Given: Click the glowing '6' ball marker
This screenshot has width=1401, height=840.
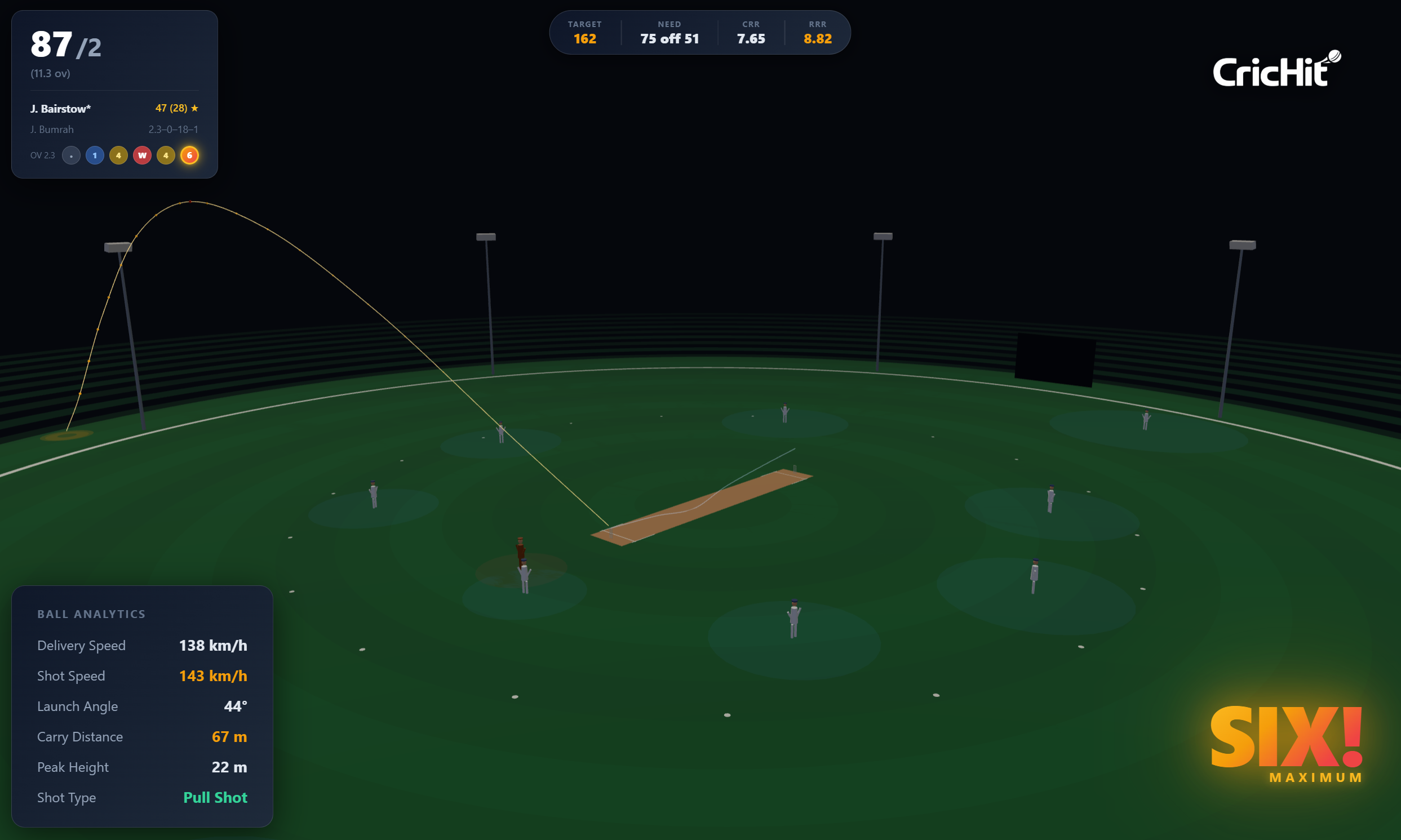Looking at the screenshot, I should point(189,155).
